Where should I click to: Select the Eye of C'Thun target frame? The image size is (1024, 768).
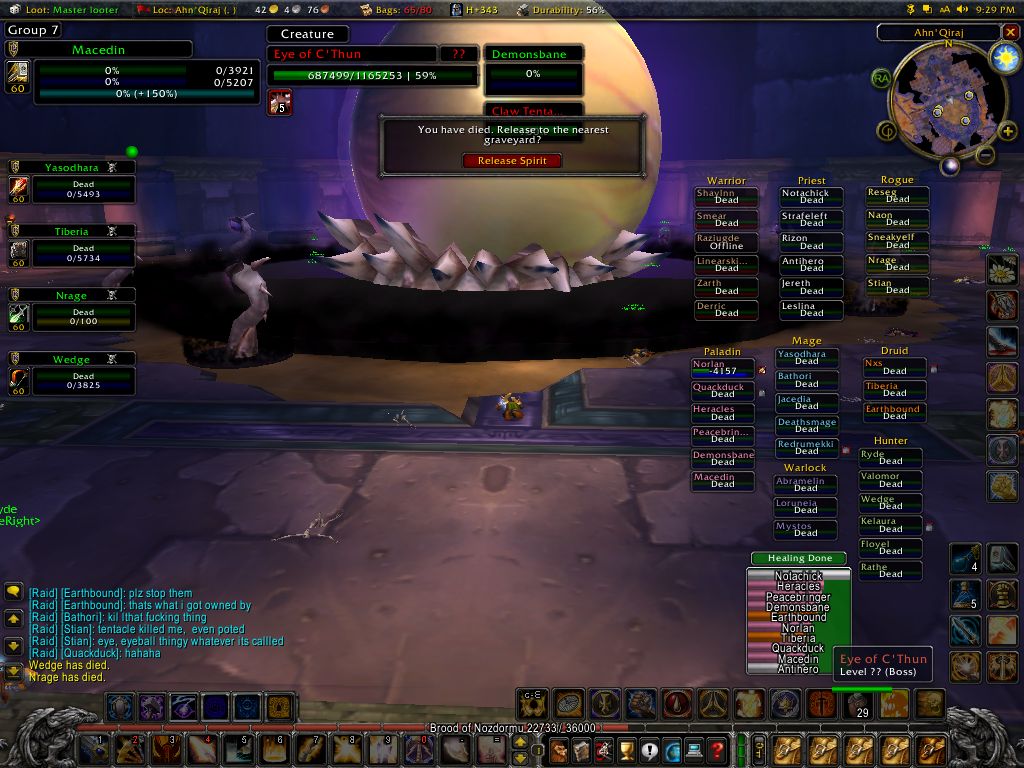coord(372,65)
